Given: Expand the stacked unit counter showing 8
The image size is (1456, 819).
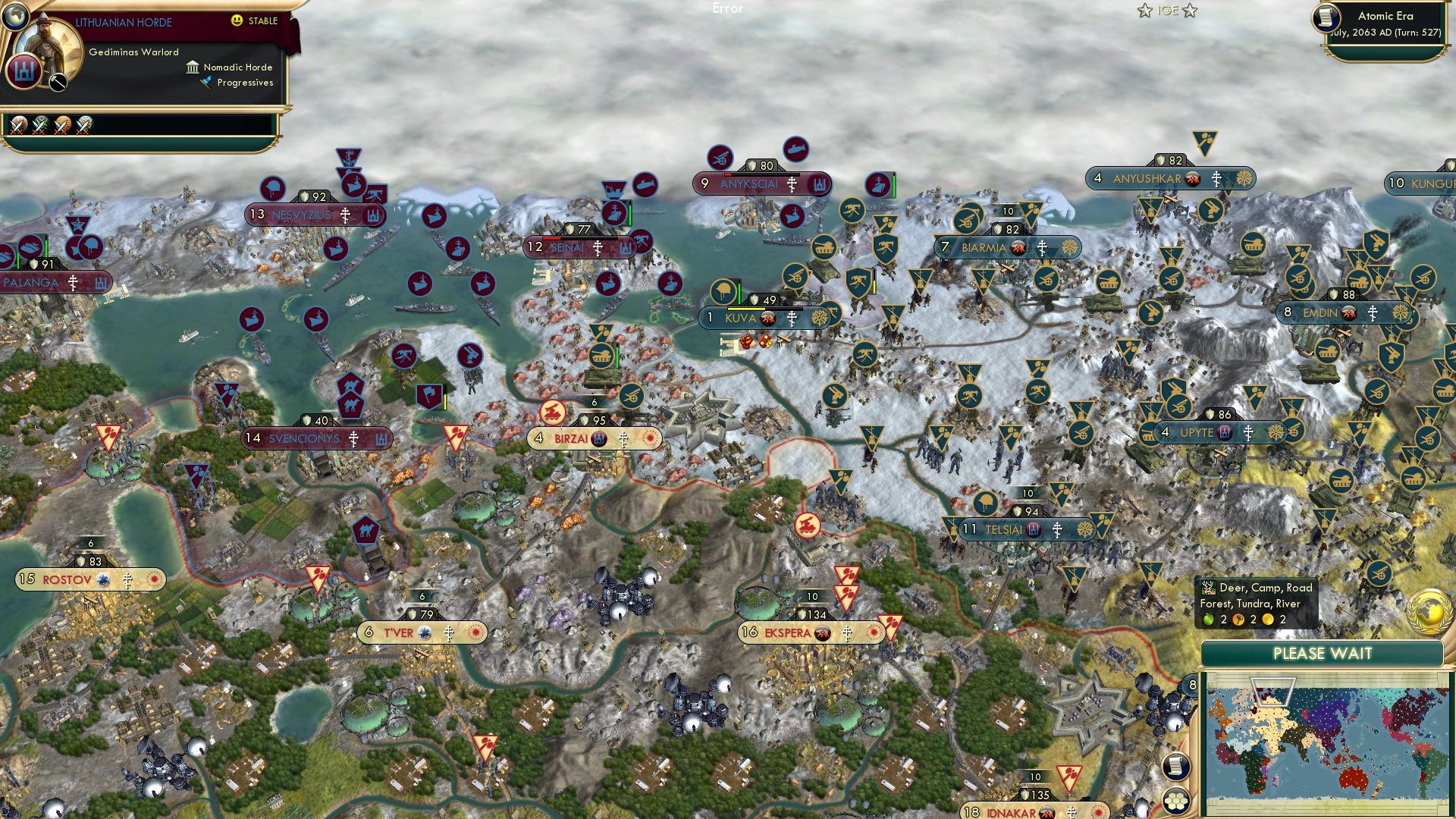Looking at the screenshot, I should click(1192, 684).
